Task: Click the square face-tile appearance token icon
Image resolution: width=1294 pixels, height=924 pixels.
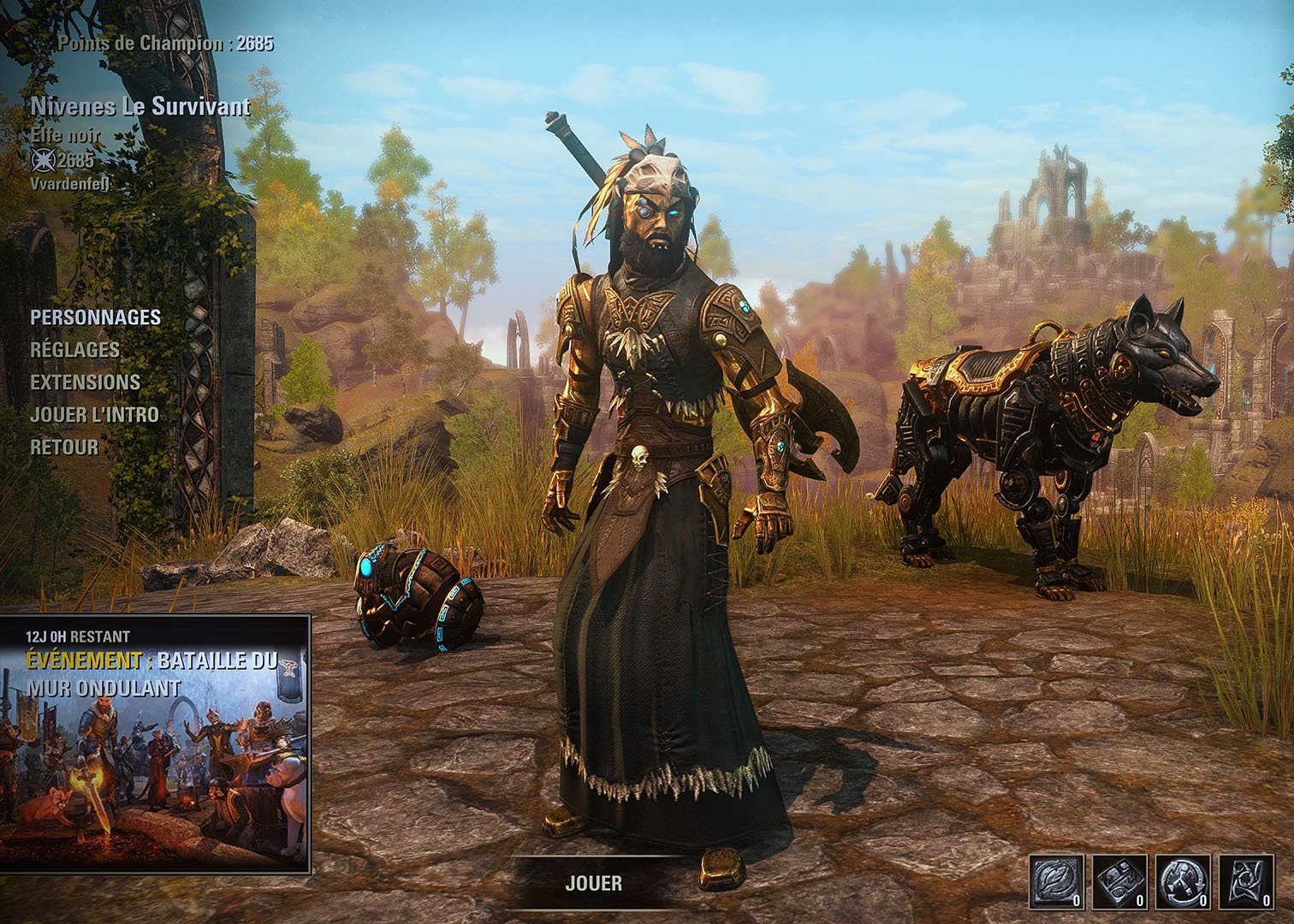Action: 1120,881
